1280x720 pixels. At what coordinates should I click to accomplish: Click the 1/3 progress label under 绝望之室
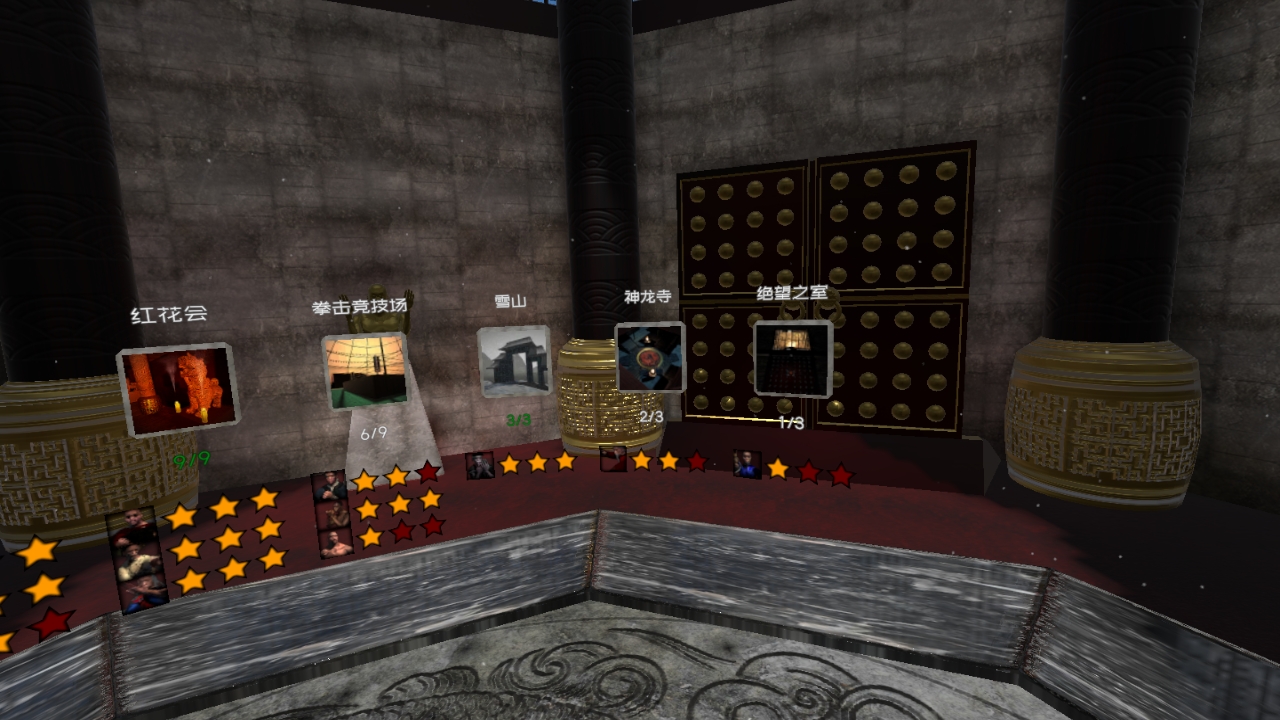(790, 421)
